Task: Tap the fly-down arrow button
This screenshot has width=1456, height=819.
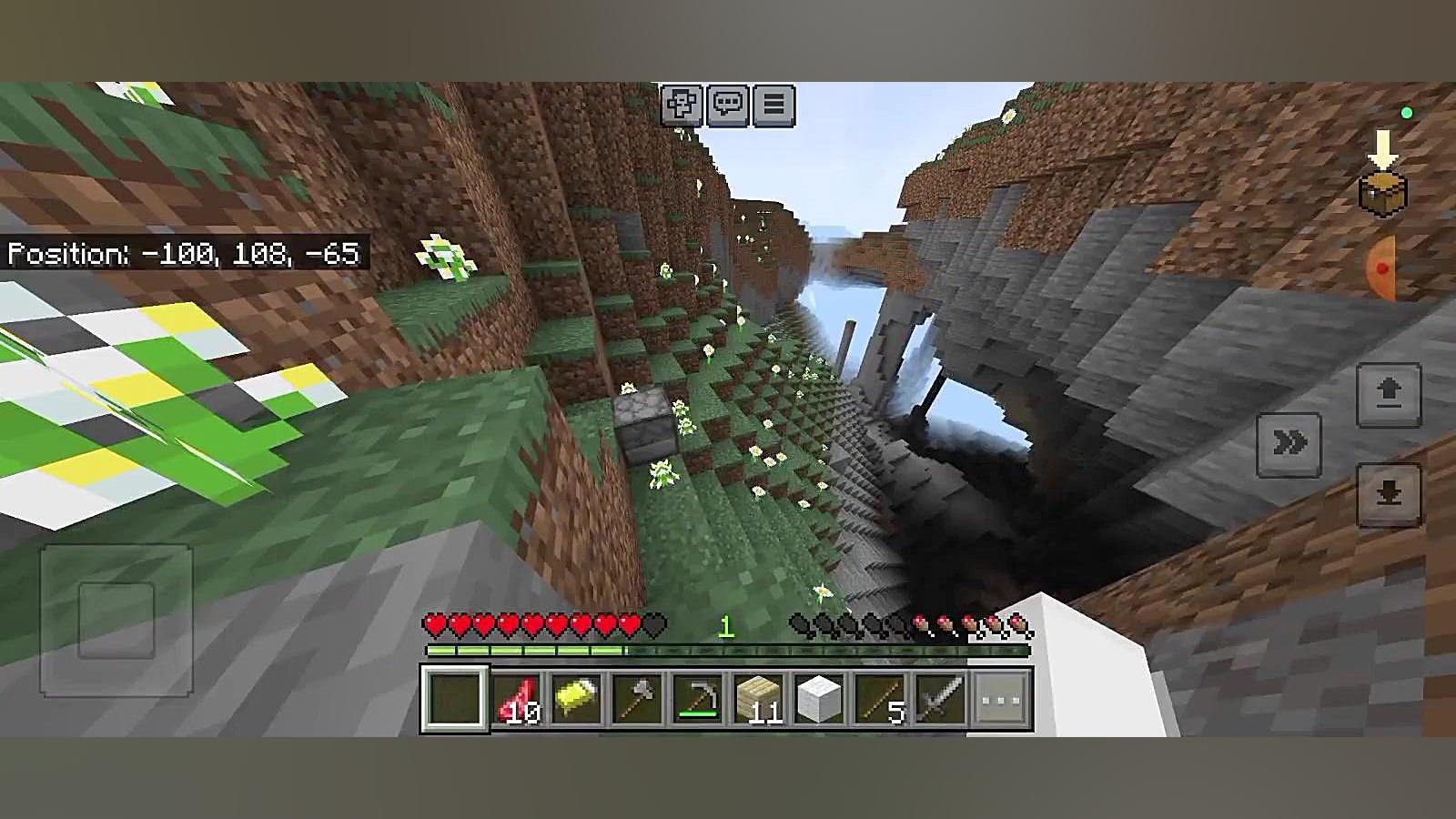Action: pyautogui.click(x=1388, y=495)
